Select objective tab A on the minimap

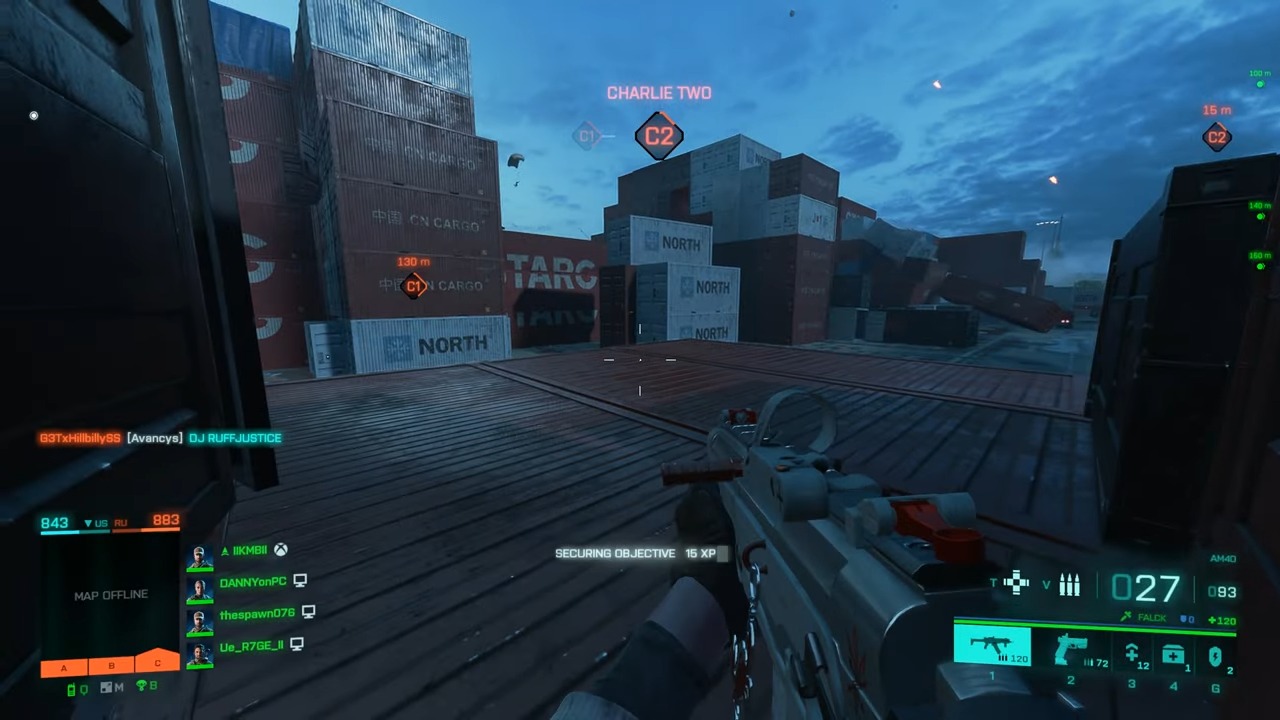click(64, 667)
